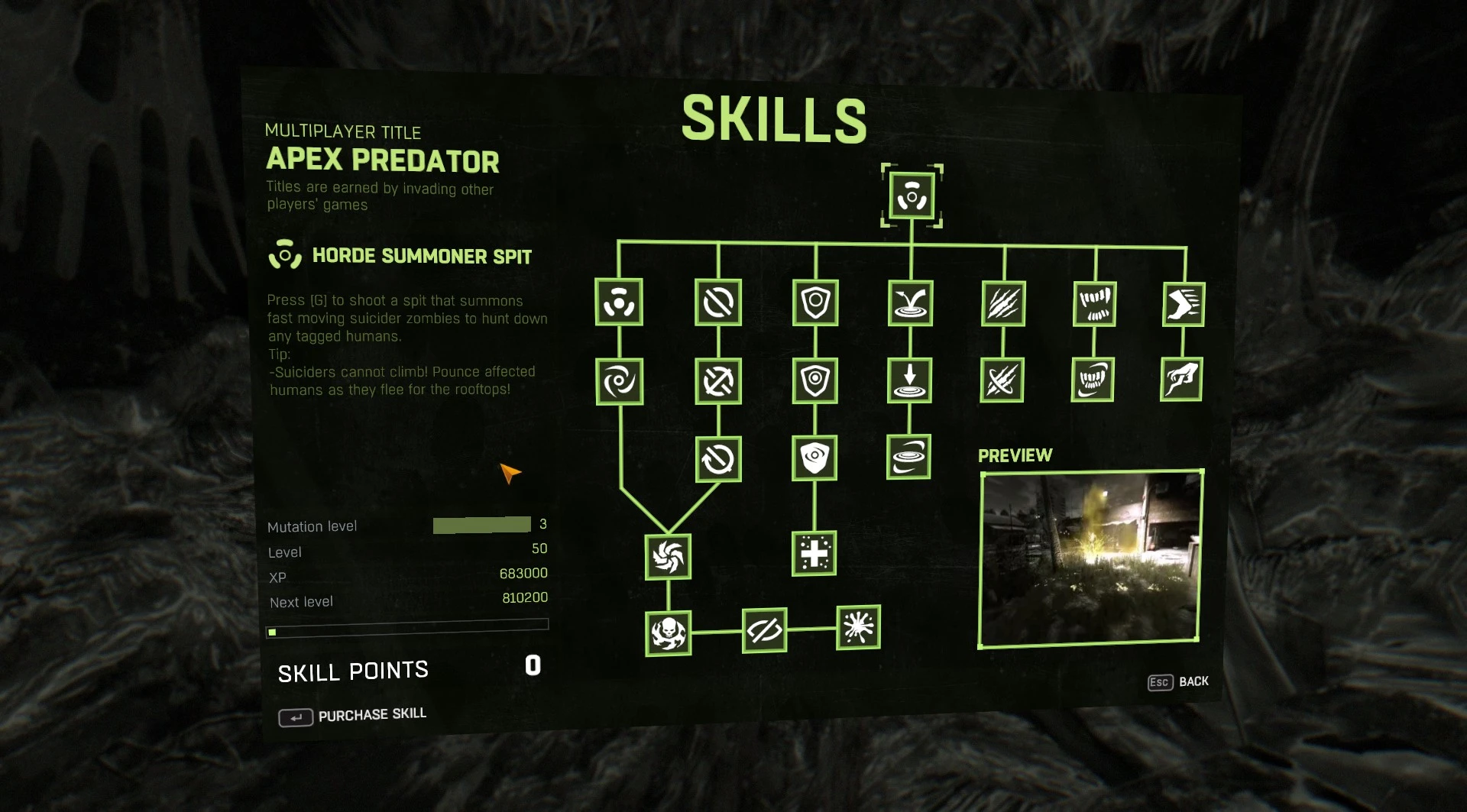Select the fangs bite skill icon

(1094, 302)
